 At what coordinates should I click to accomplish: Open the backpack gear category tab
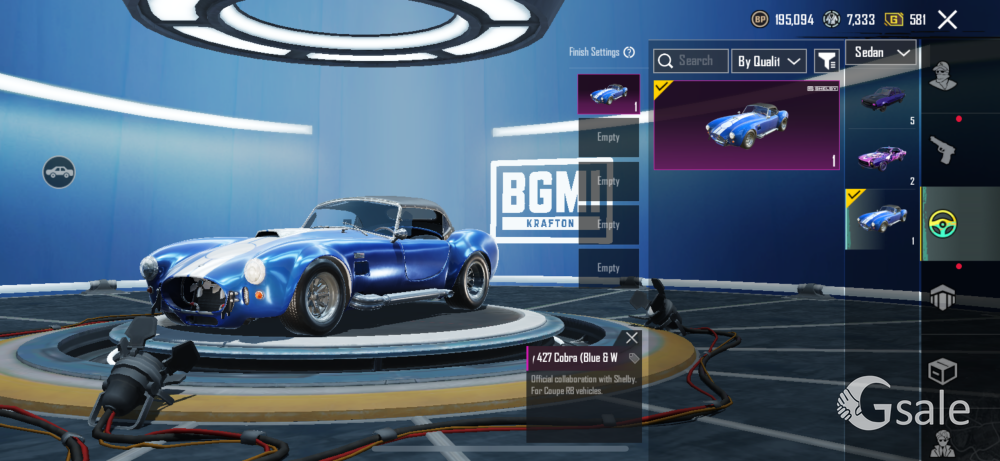coord(940,297)
